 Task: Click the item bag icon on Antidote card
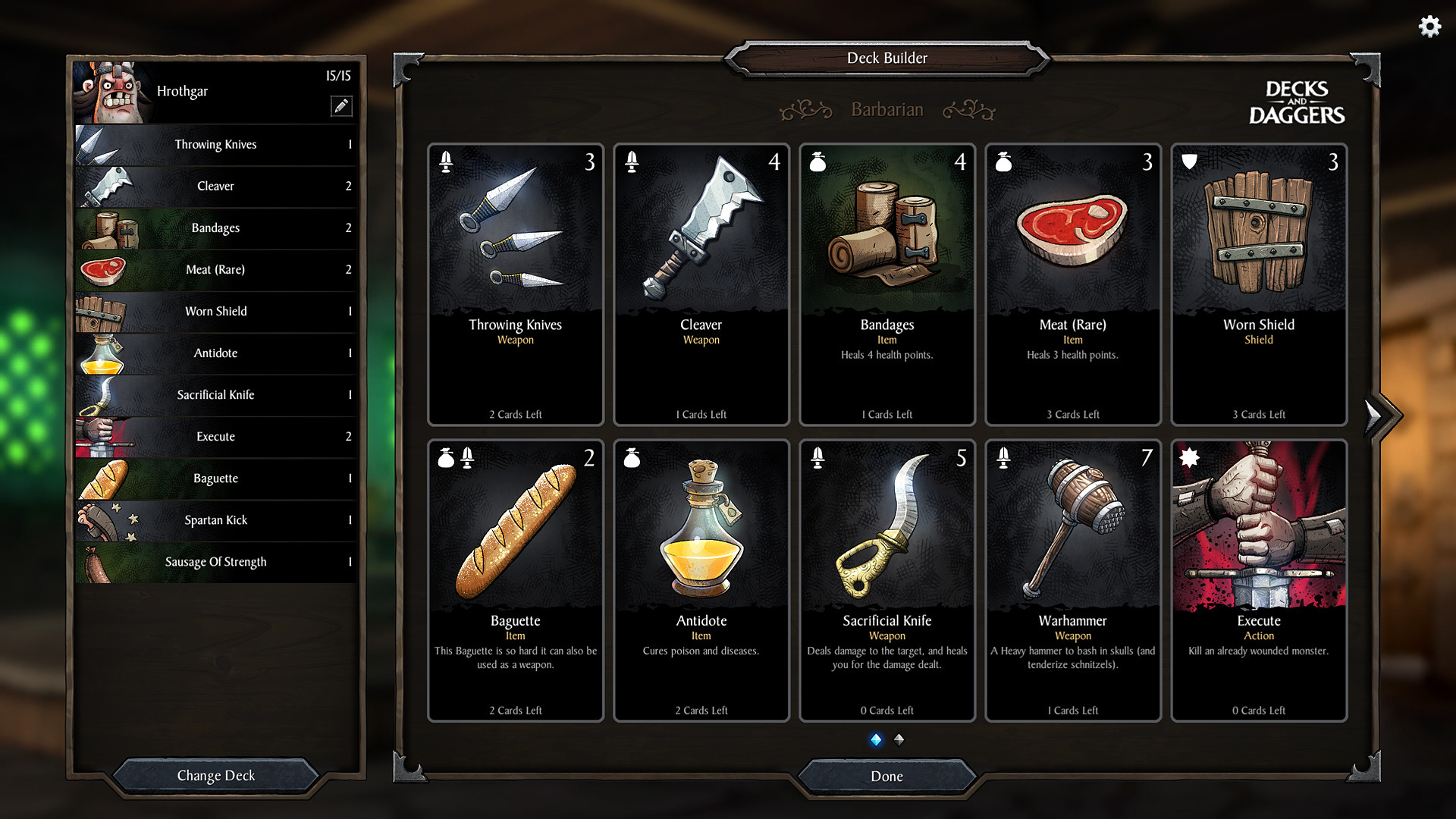[x=632, y=457]
